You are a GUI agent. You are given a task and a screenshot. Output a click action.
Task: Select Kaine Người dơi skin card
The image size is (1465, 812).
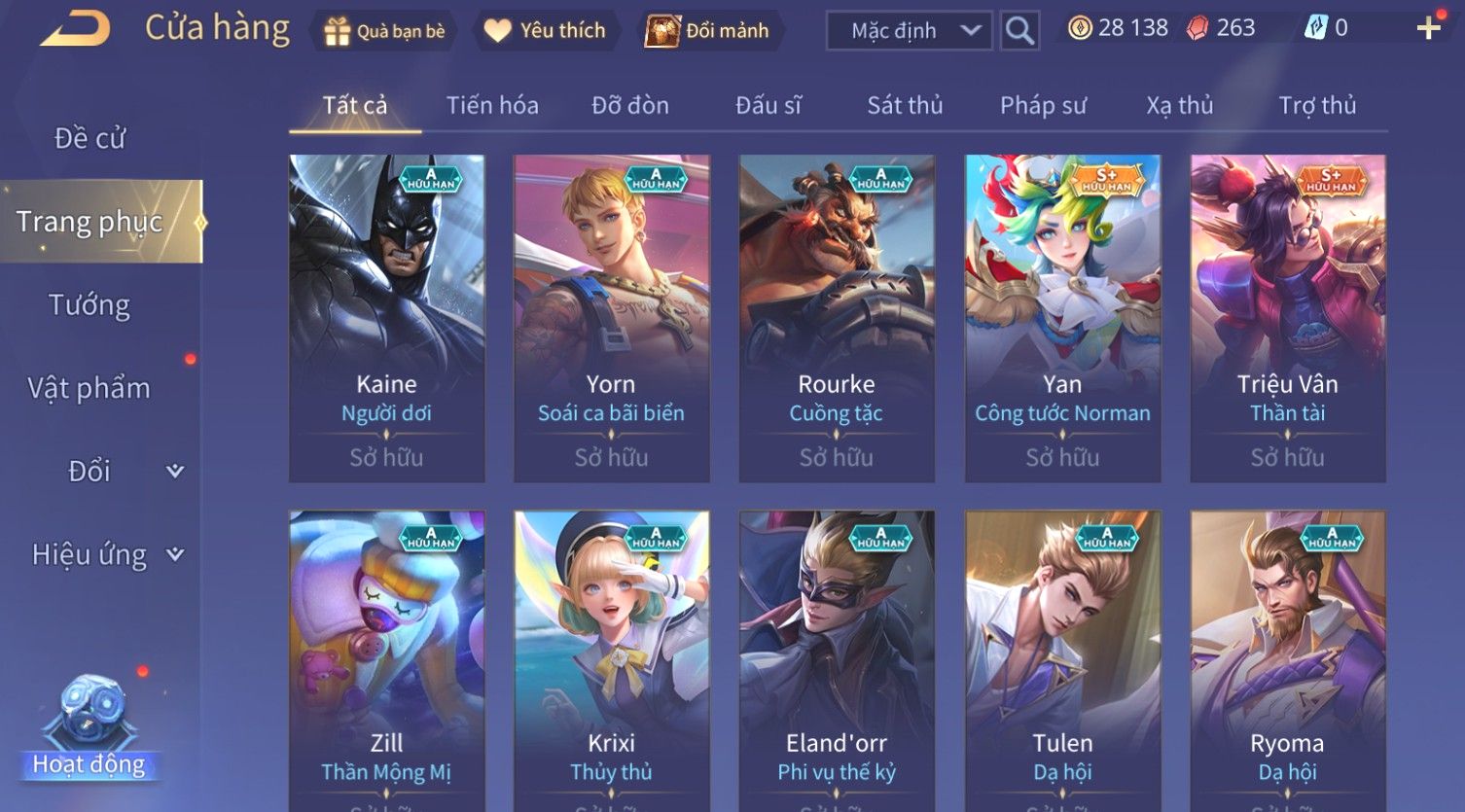tap(387, 318)
